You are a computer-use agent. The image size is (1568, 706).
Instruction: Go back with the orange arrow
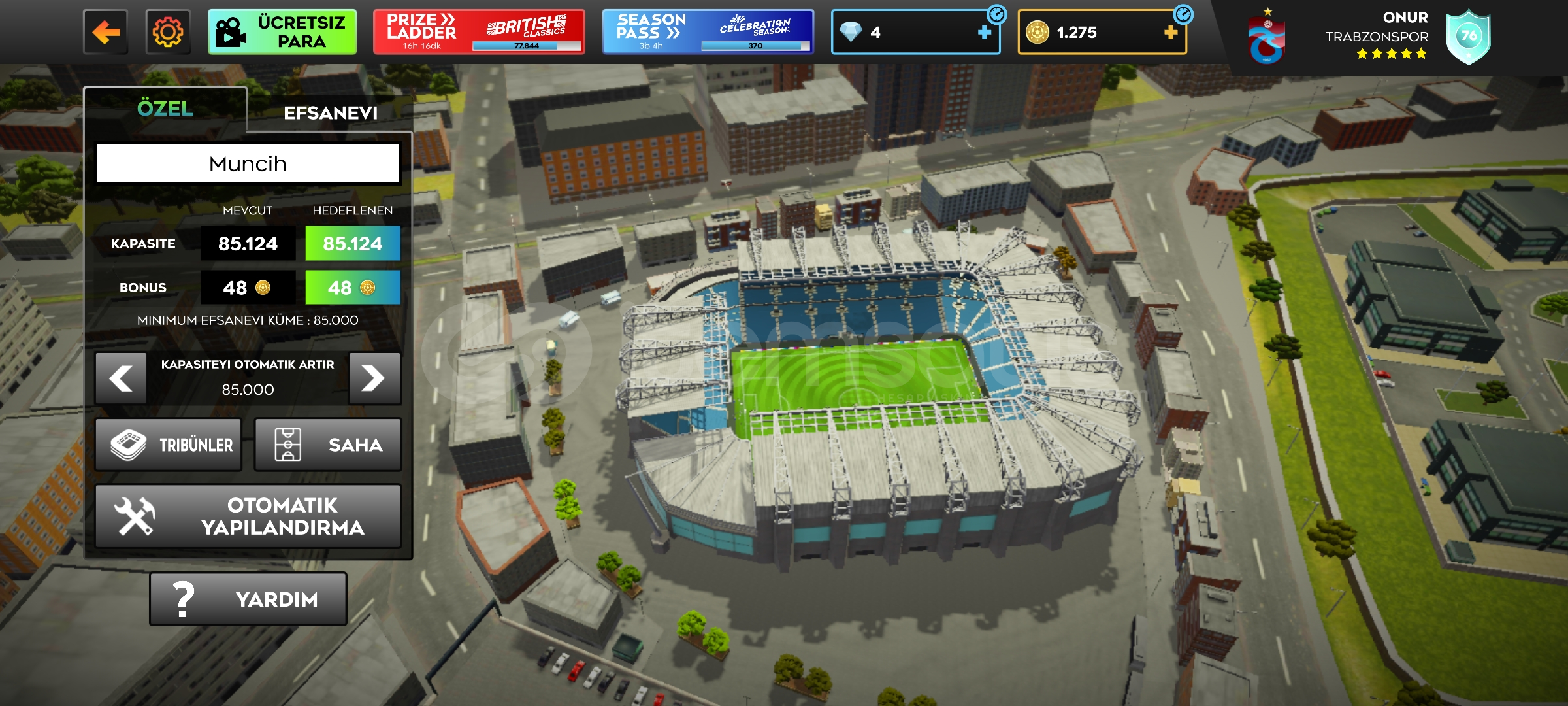(x=105, y=32)
